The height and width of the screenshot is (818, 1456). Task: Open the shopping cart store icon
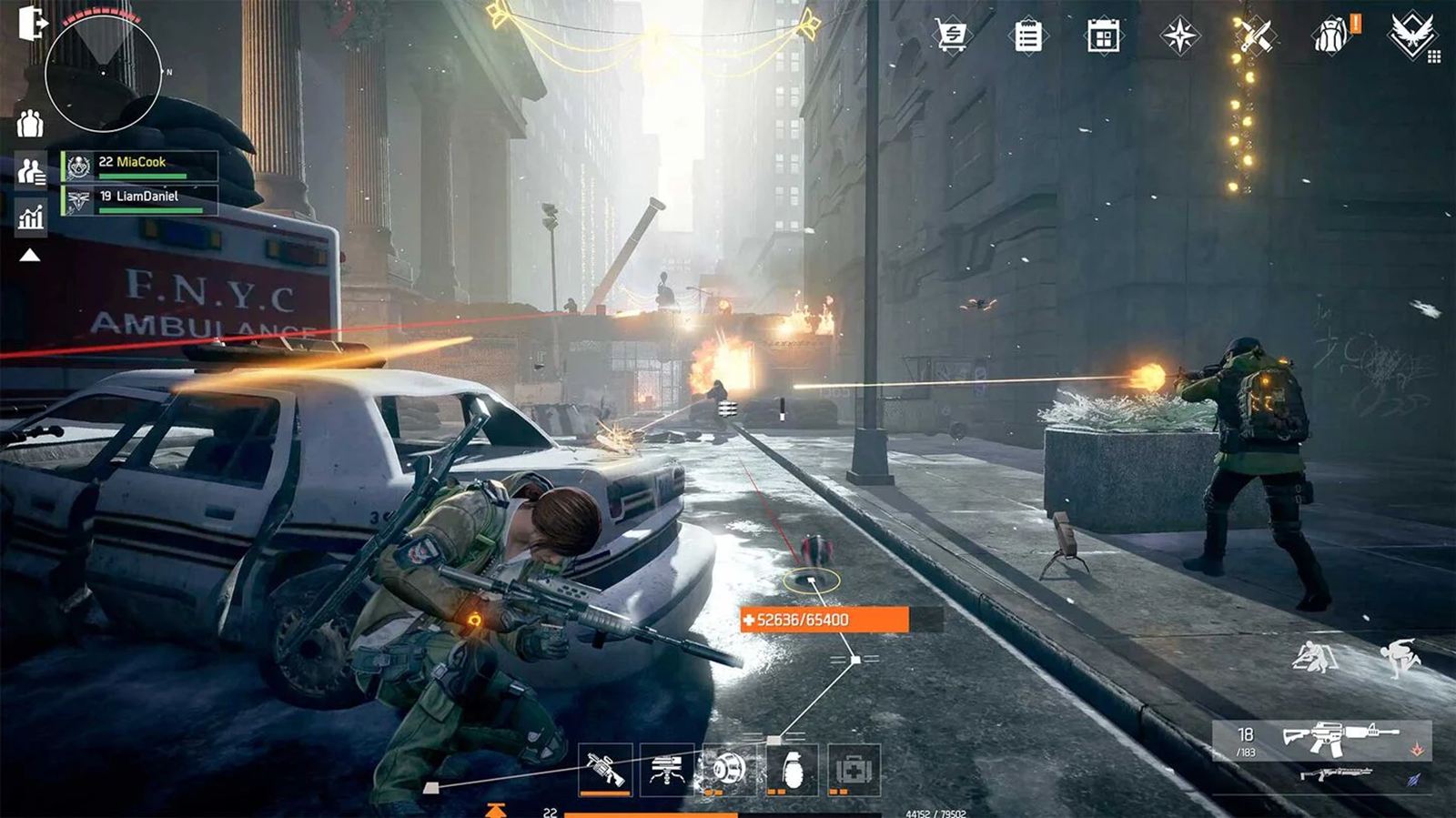click(951, 36)
